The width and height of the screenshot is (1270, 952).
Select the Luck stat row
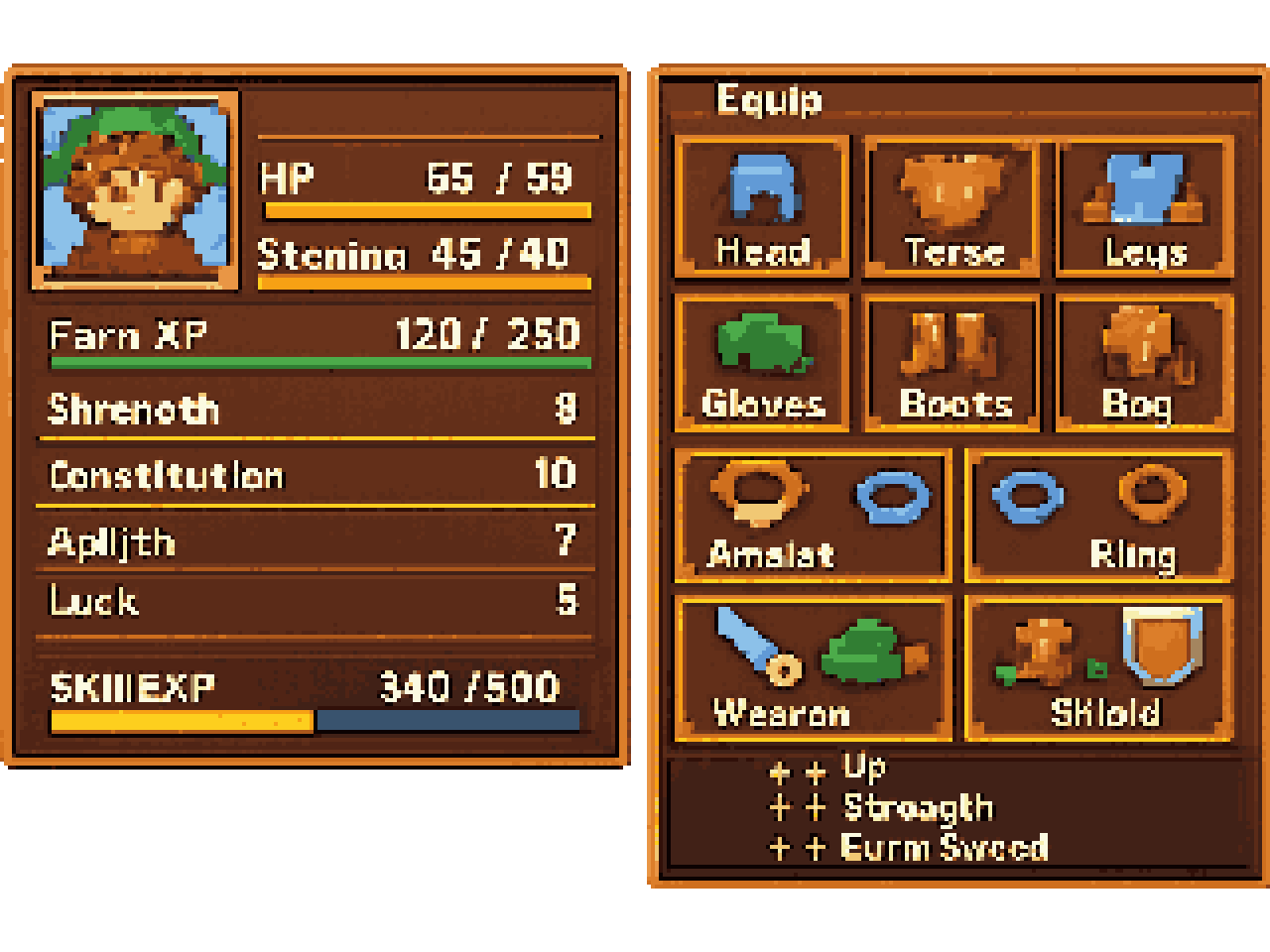(x=316, y=601)
